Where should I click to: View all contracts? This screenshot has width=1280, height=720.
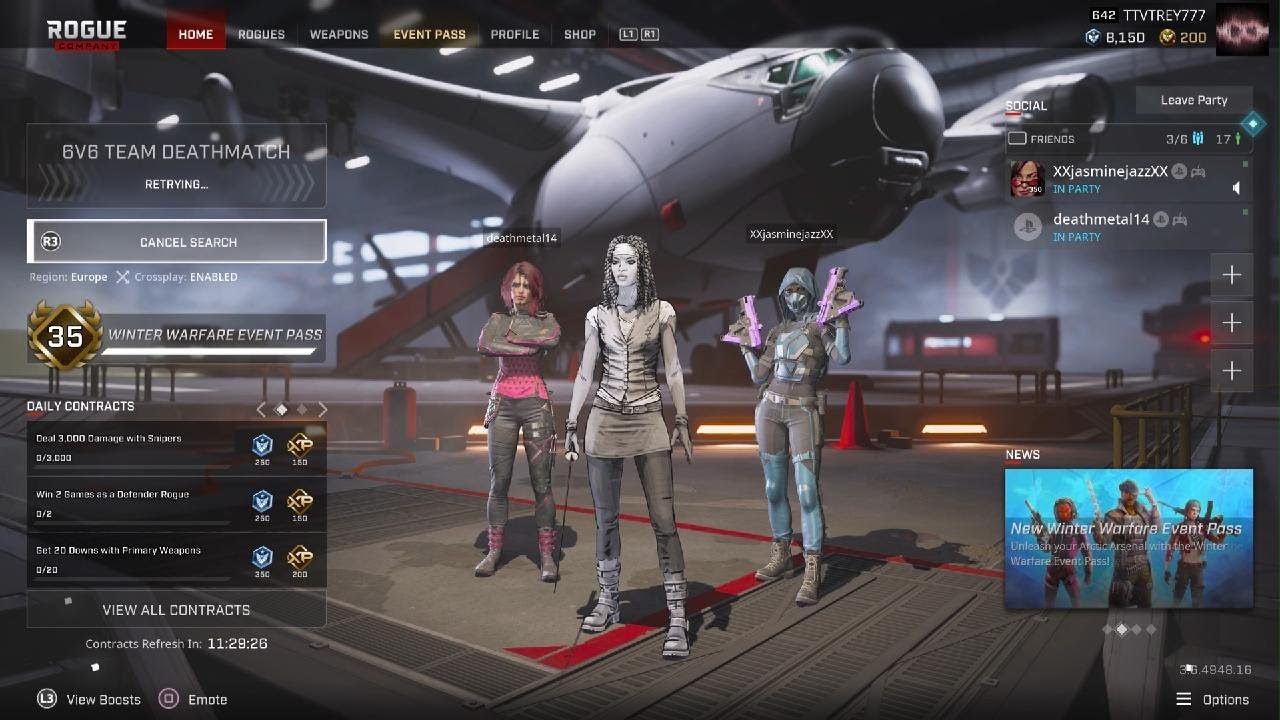click(x=176, y=609)
